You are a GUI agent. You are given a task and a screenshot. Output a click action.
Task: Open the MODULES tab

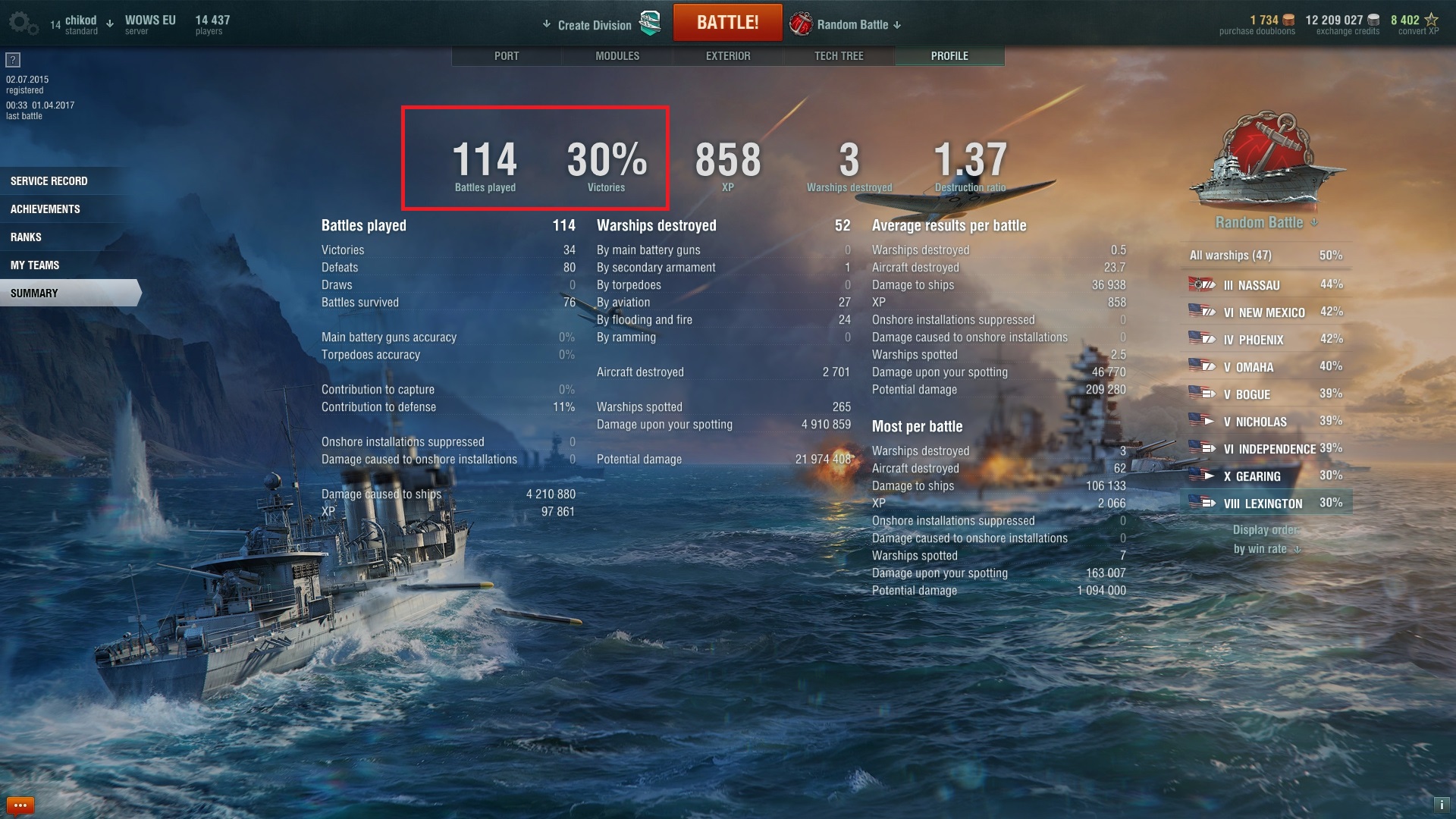(617, 56)
